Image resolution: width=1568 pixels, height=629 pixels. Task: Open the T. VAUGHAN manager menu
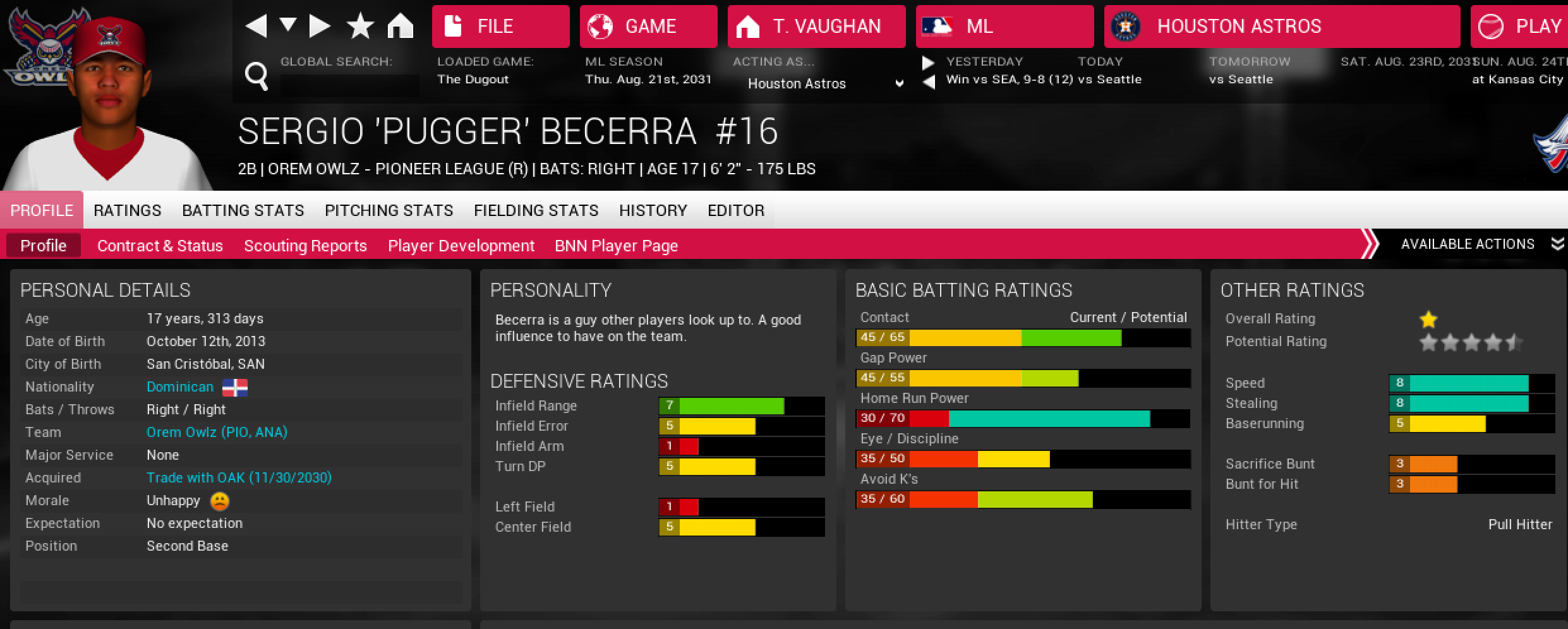(x=816, y=27)
